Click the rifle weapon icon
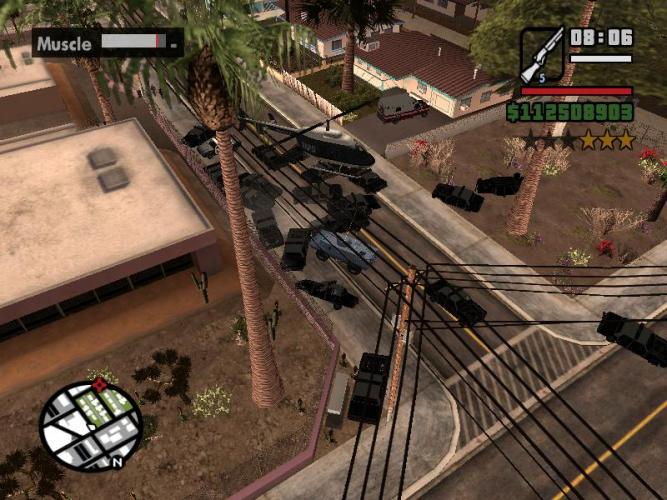This screenshot has height=500, width=667. [542, 55]
